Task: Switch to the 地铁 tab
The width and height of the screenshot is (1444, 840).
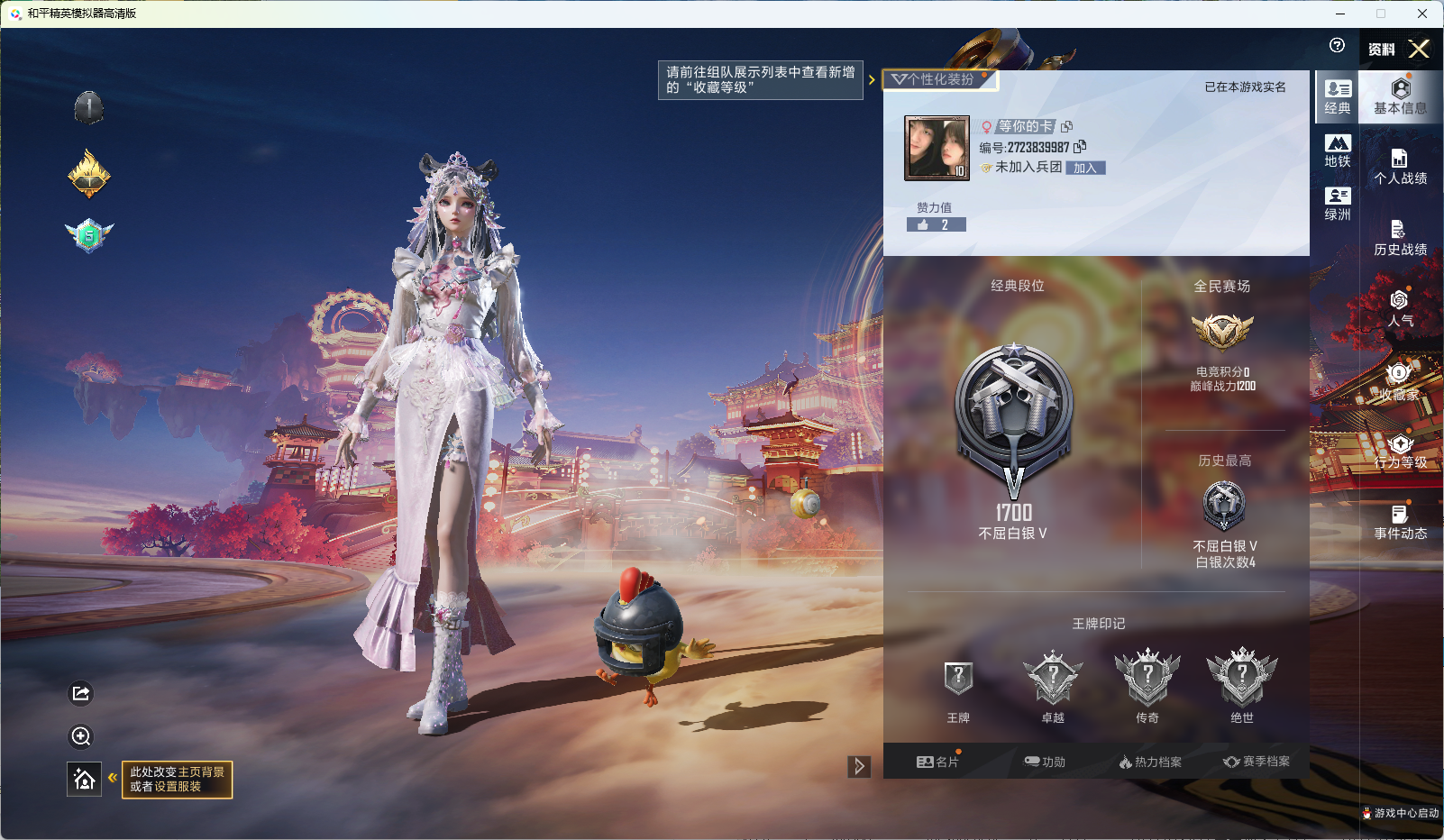Action: [1337, 151]
